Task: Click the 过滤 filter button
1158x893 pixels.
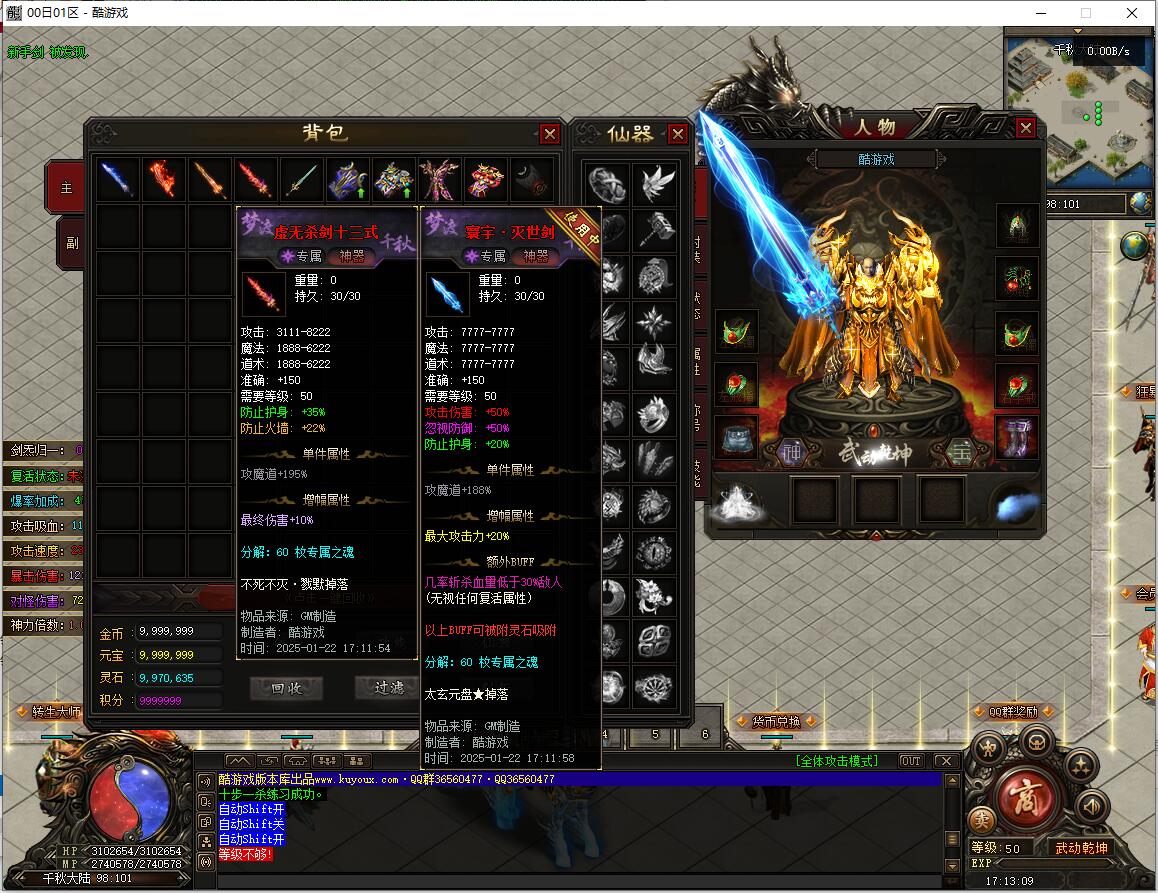Action: pyautogui.click(x=389, y=688)
